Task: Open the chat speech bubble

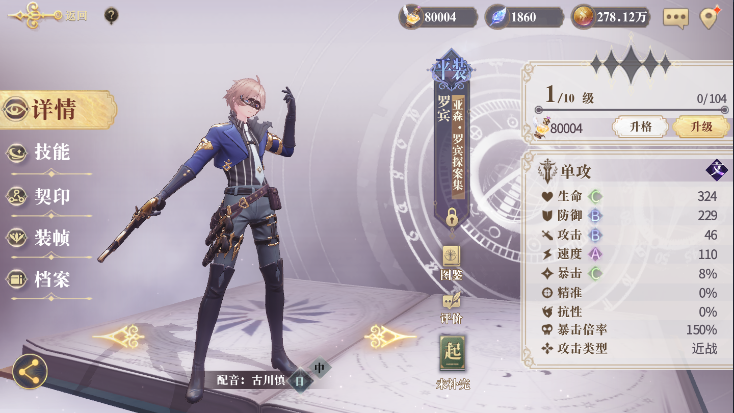Action: click(x=676, y=17)
